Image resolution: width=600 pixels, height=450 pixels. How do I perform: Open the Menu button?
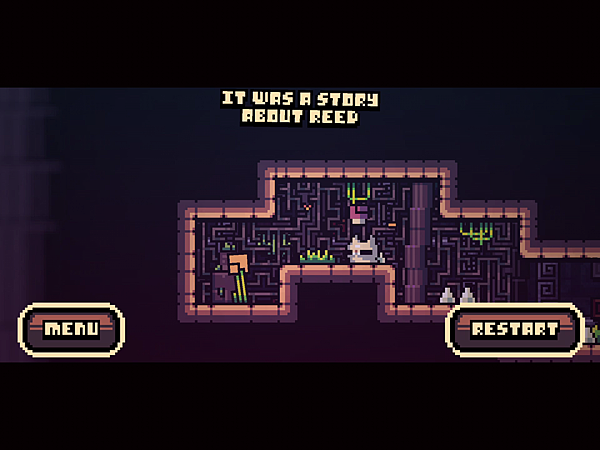[71, 329]
